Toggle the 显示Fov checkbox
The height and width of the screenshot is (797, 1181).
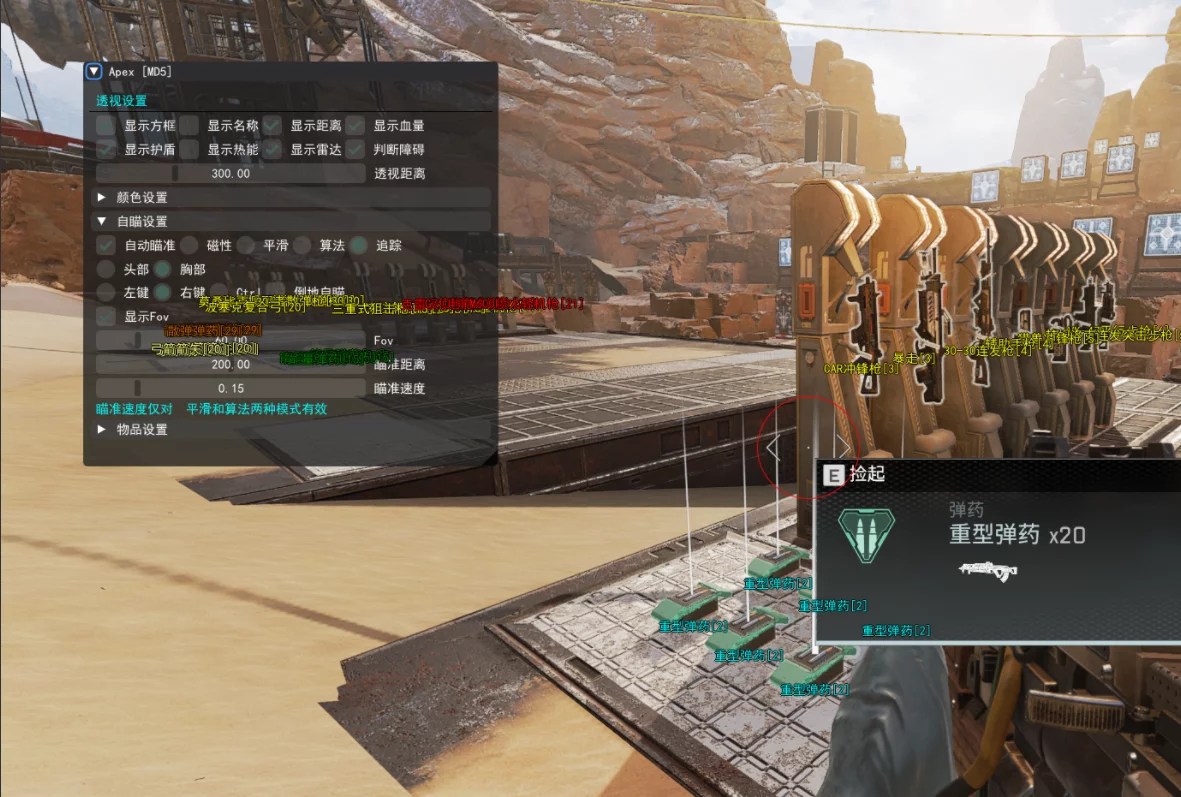(105, 317)
